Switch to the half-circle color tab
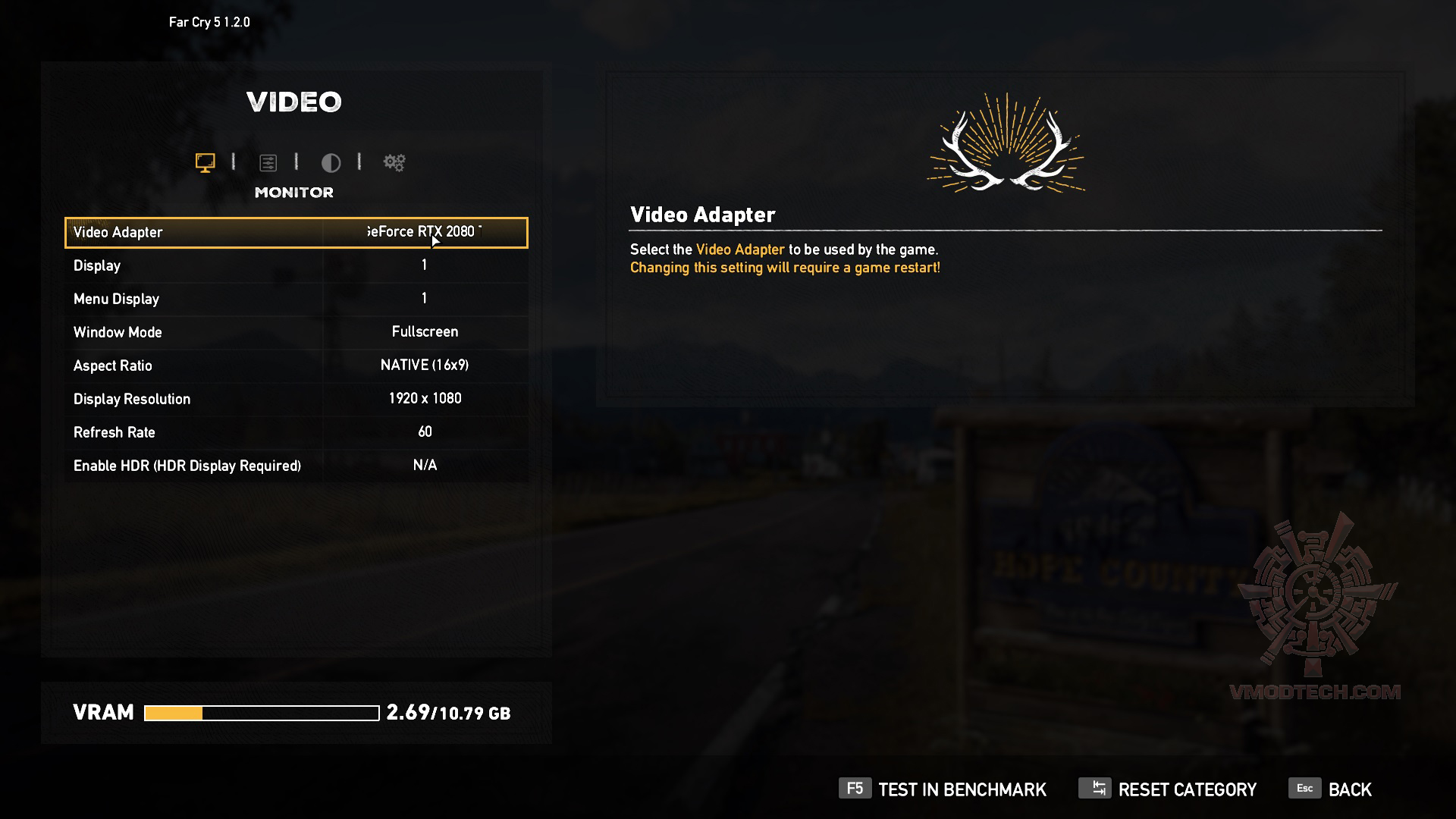 click(x=331, y=162)
